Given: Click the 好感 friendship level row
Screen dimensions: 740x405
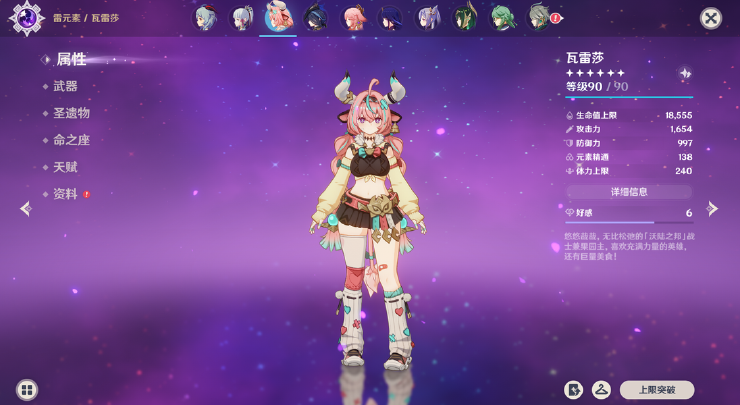Looking at the screenshot, I should coord(629,213).
